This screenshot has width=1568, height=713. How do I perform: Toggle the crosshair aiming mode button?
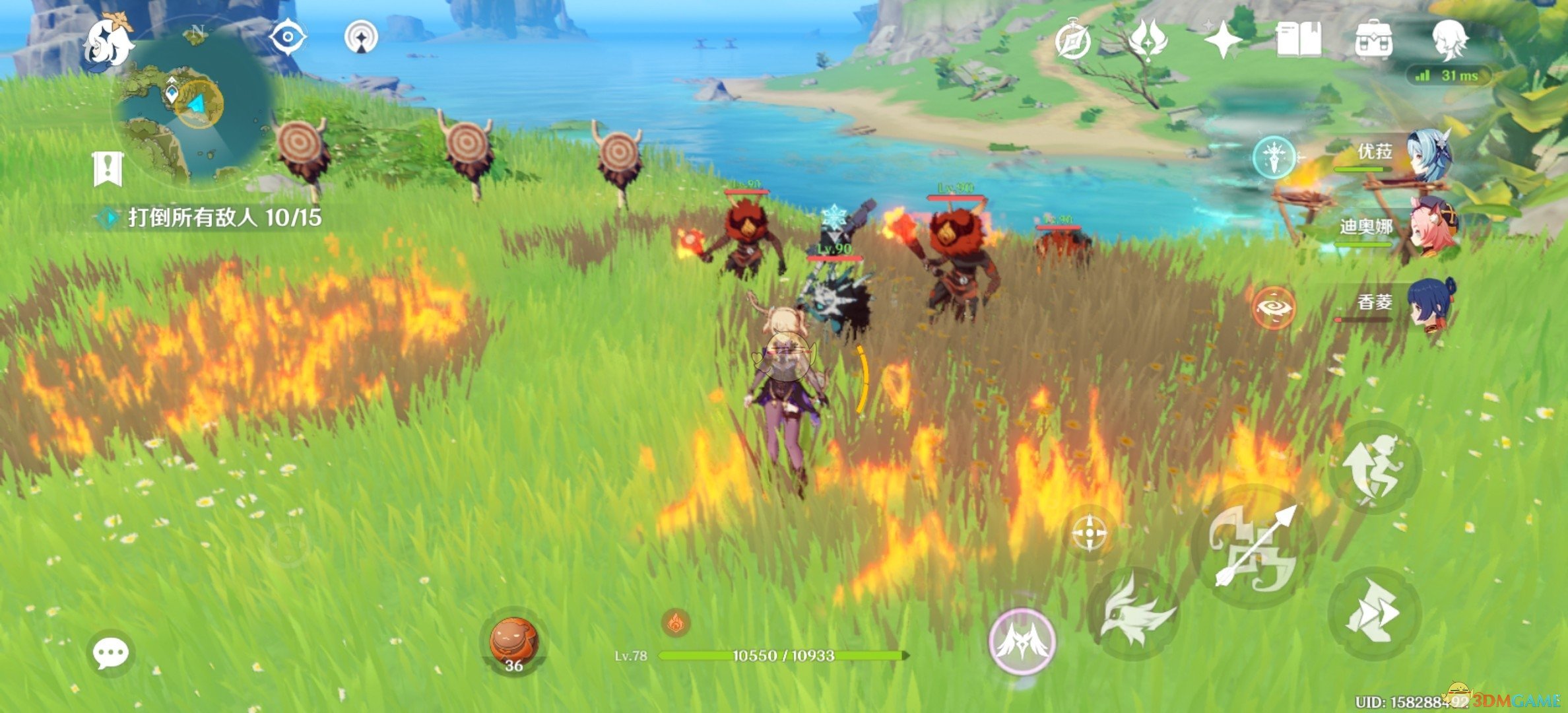coord(1090,533)
